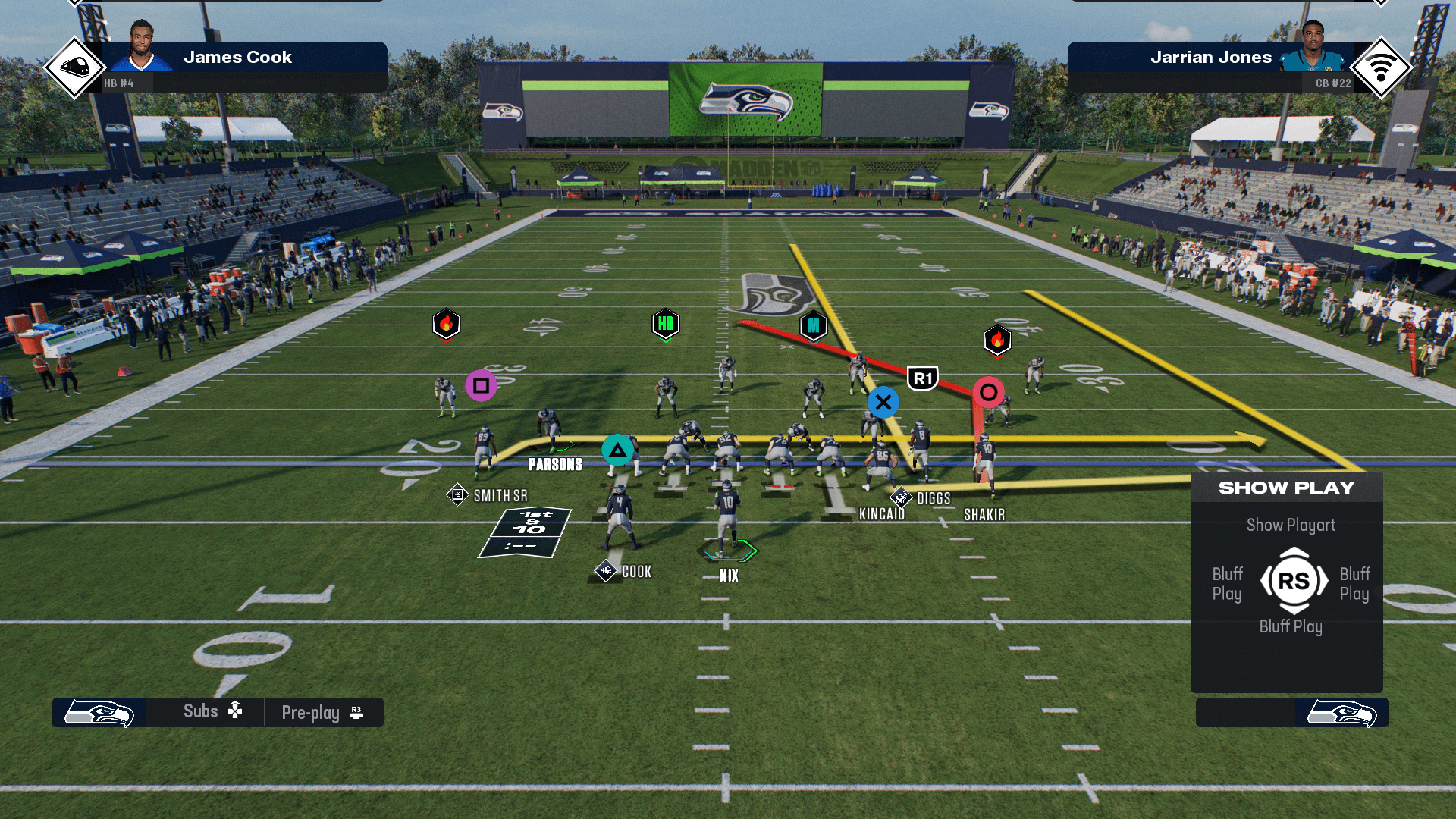Click the wireless signal diamond icon
The width and height of the screenshot is (1456, 819).
pyautogui.click(x=1380, y=67)
